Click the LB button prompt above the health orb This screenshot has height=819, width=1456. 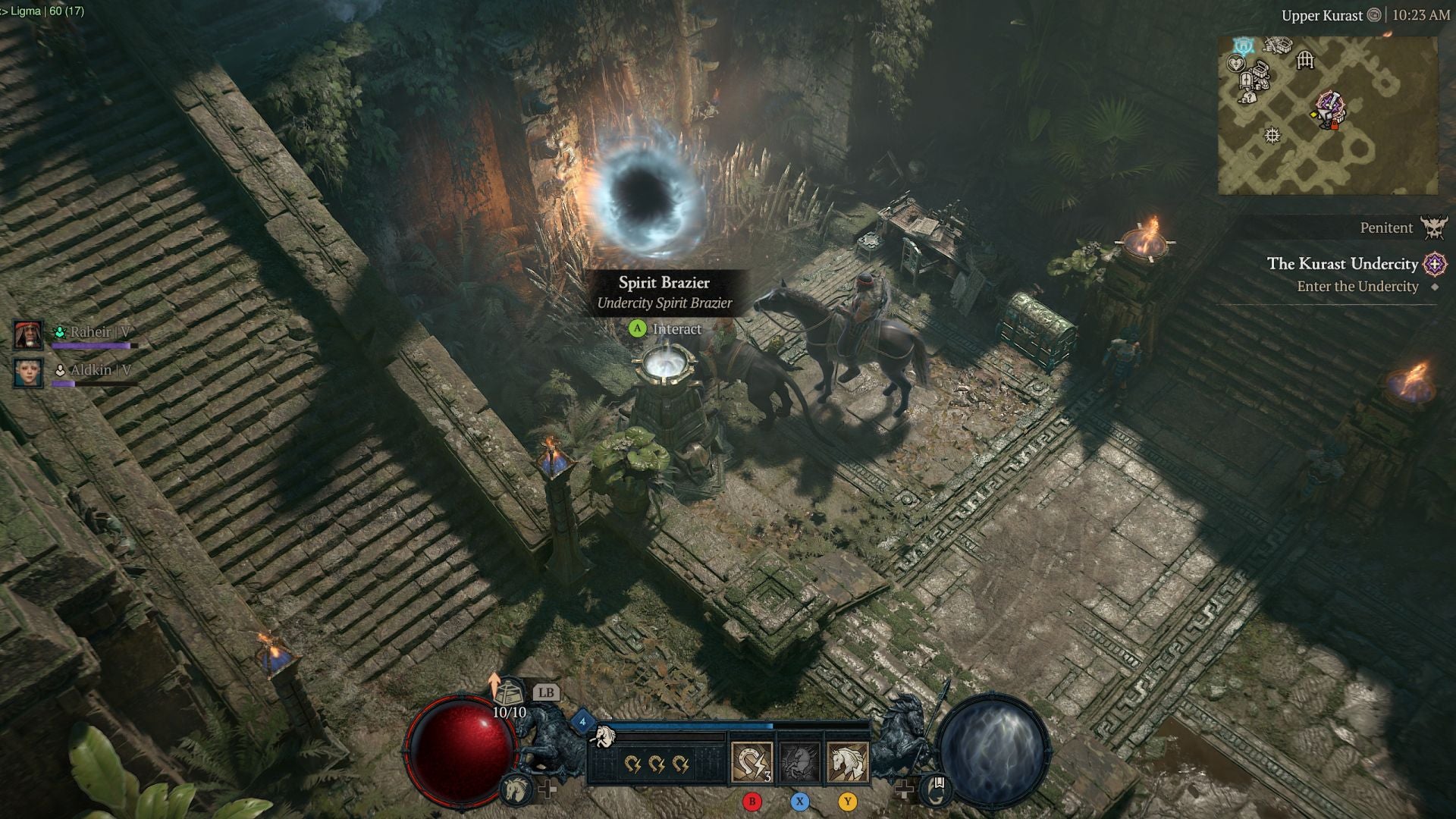[x=548, y=692]
